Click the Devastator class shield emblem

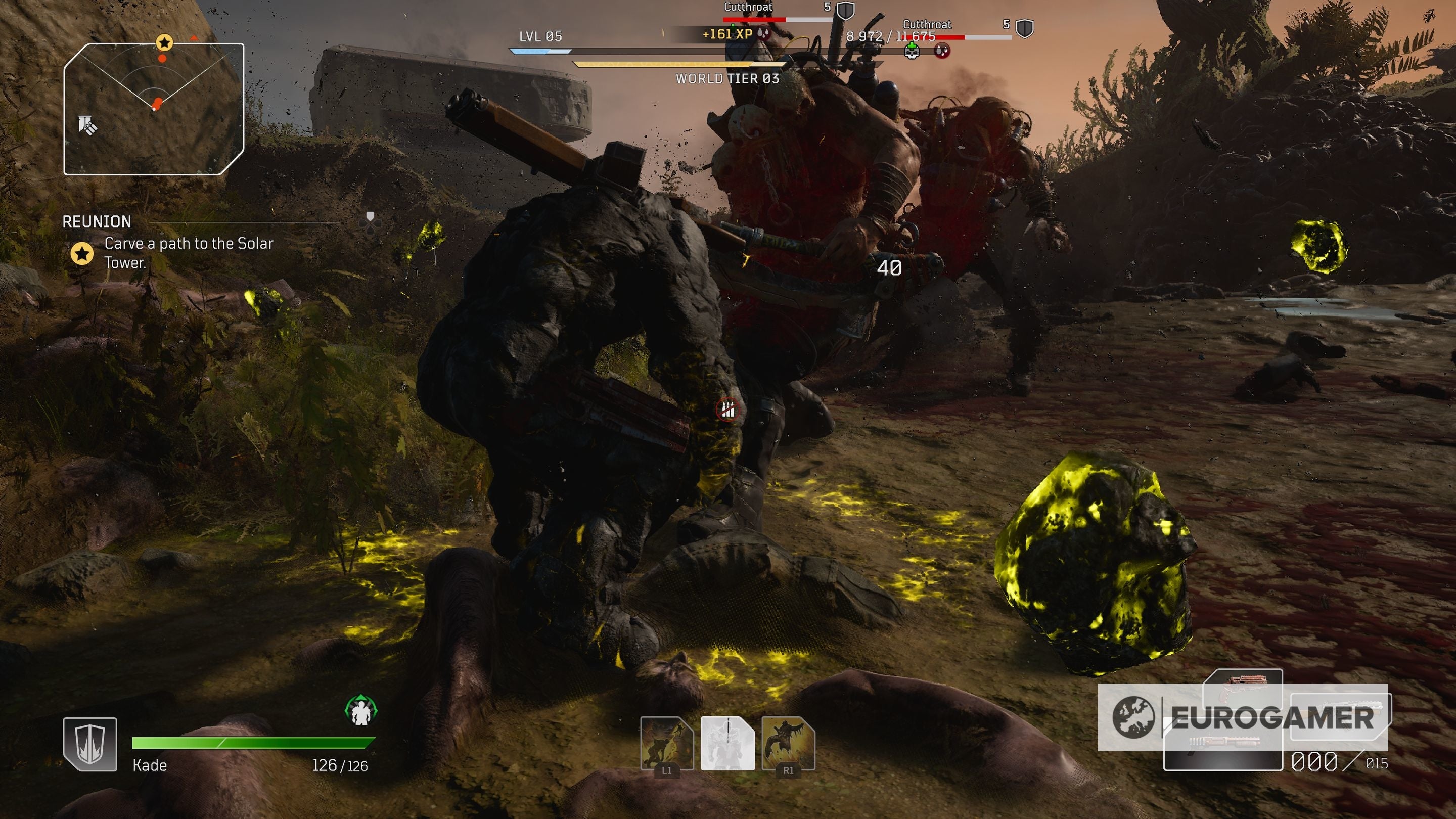tap(90, 744)
